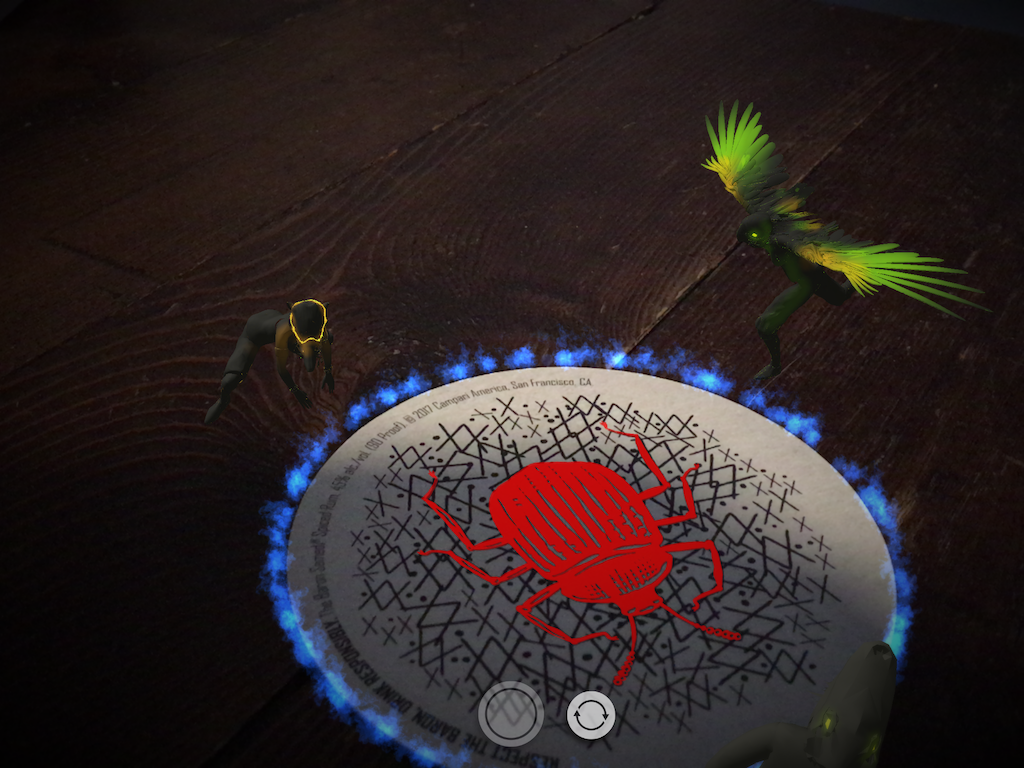Tap the round camera shutter button
Viewport: 1024px width, 768px height.
pyautogui.click(x=511, y=714)
